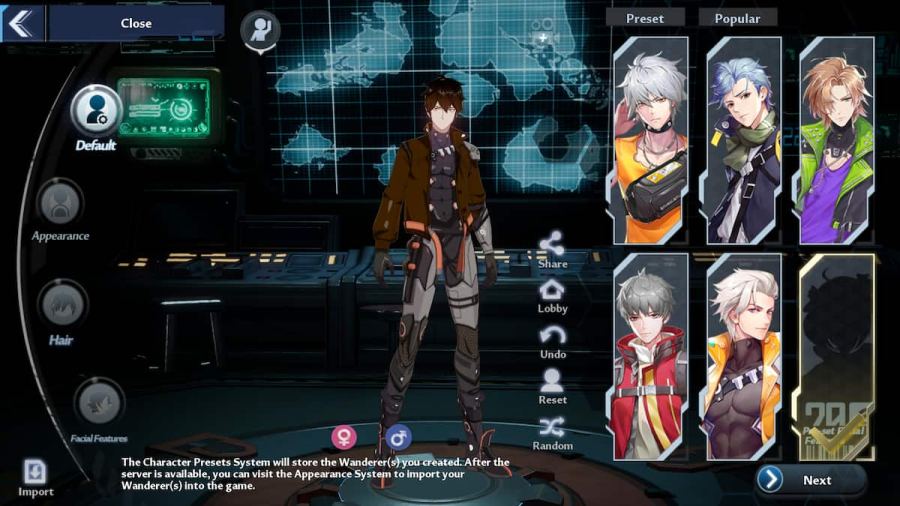Switch to the Preset tab
This screenshot has width=900, height=506.
645,18
